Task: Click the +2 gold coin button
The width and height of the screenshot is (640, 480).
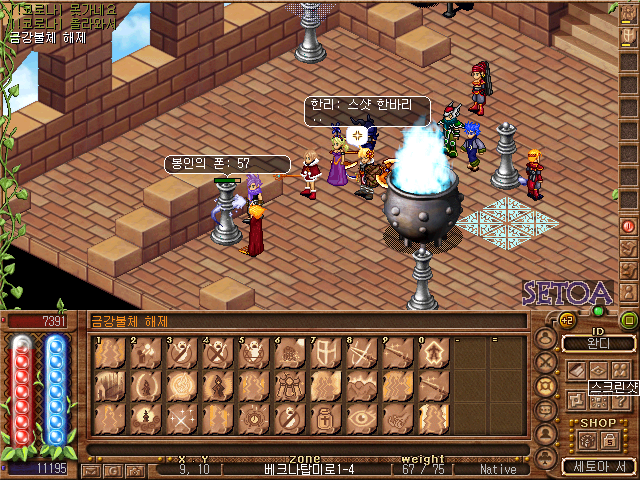Action: coord(565,320)
